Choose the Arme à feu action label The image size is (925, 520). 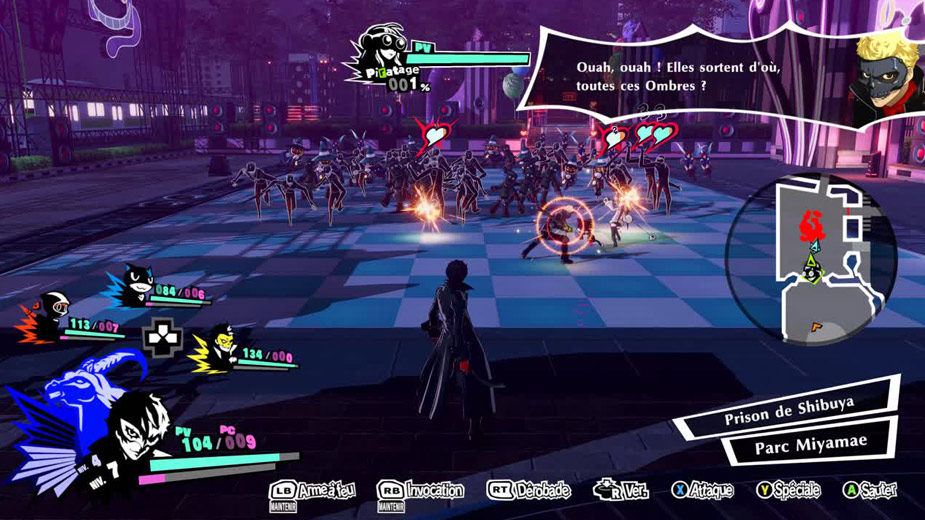coord(313,490)
